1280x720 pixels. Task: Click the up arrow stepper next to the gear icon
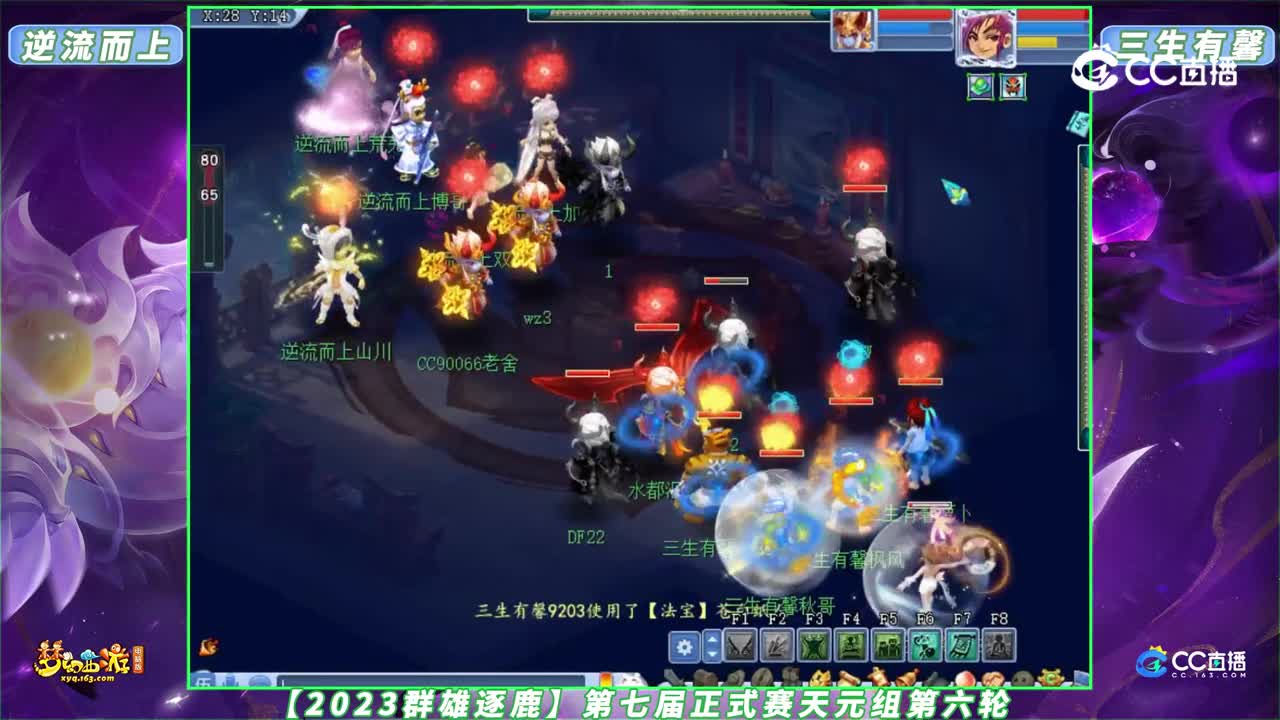pyautogui.click(x=713, y=639)
